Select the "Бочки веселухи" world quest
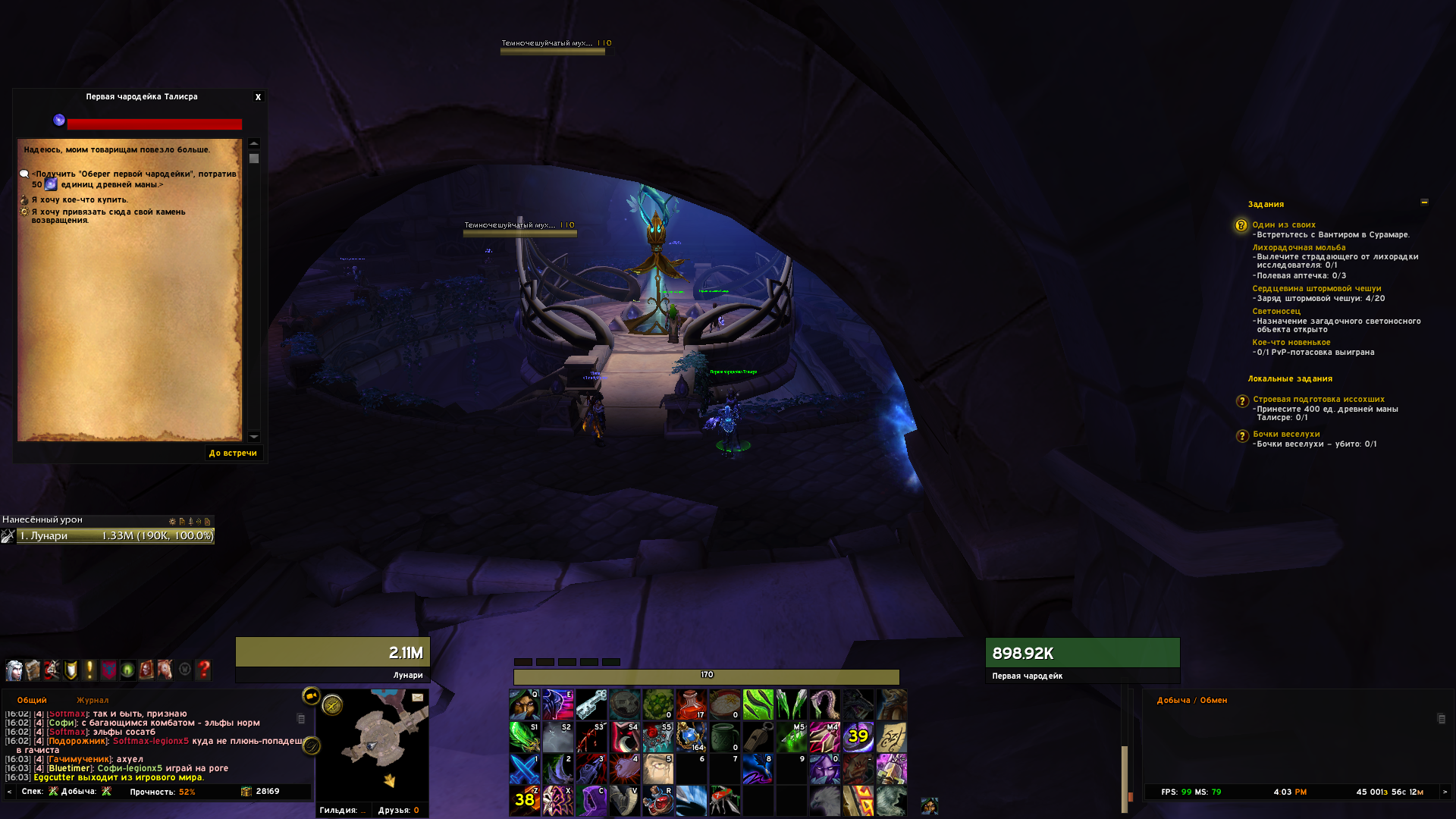 (1286, 435)
